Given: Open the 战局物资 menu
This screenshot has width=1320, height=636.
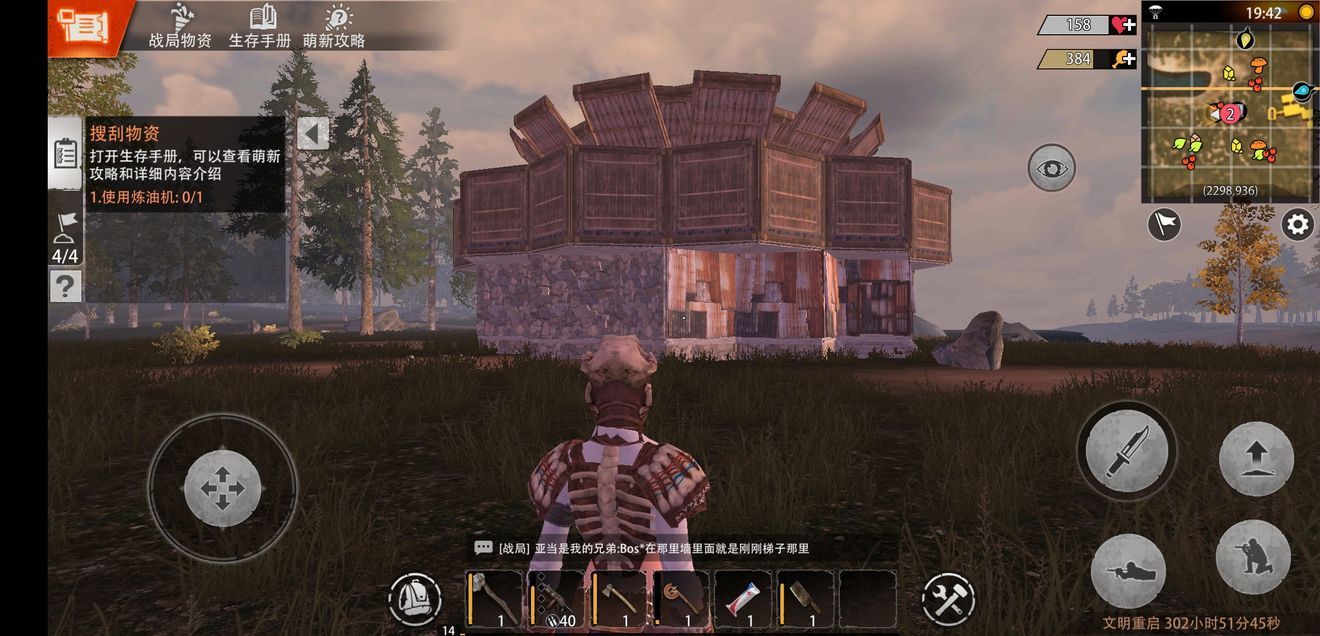Looking at the screenshot, I should click(180, 26).
